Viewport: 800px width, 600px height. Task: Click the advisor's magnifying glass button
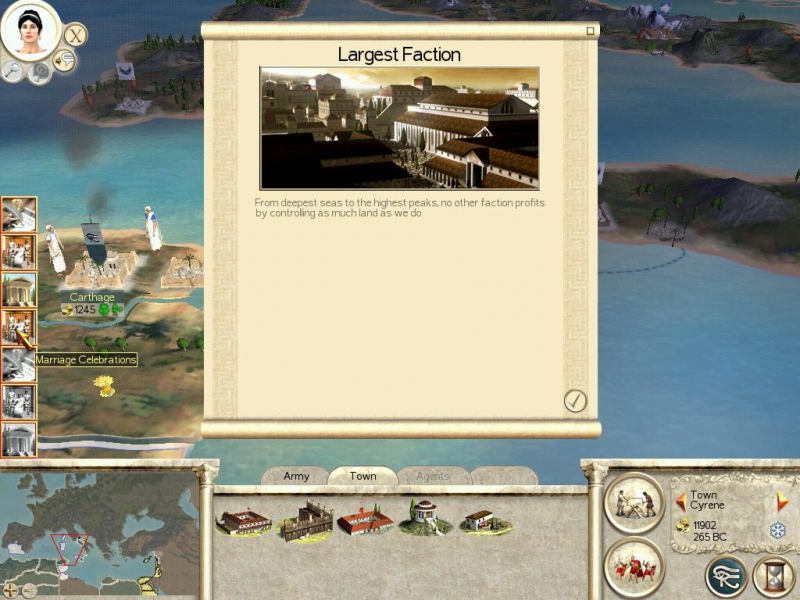13,70
